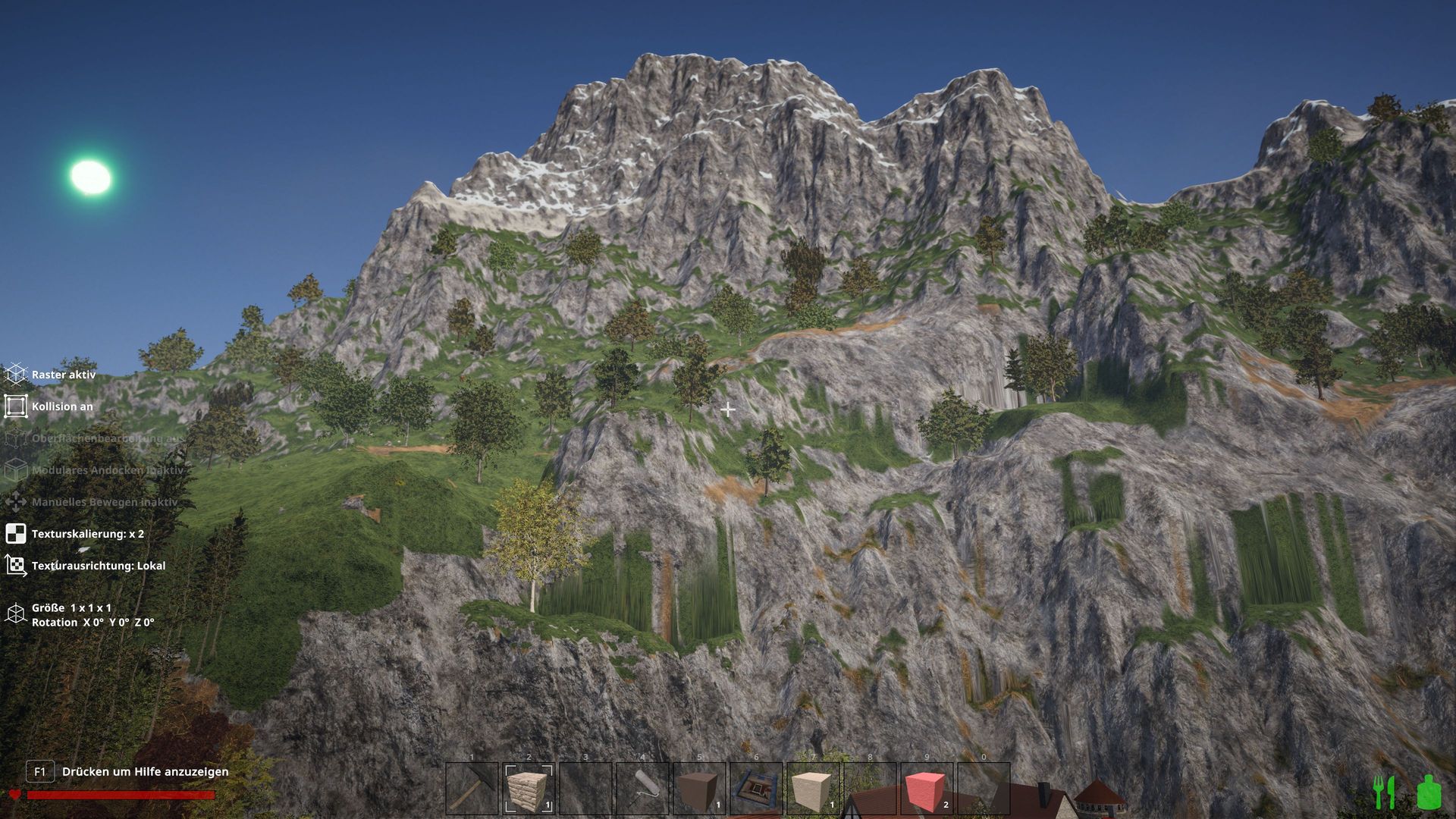Switch the Texturausrichtung Lokal setting
1456x819 pixels.
tap(16, 566)
